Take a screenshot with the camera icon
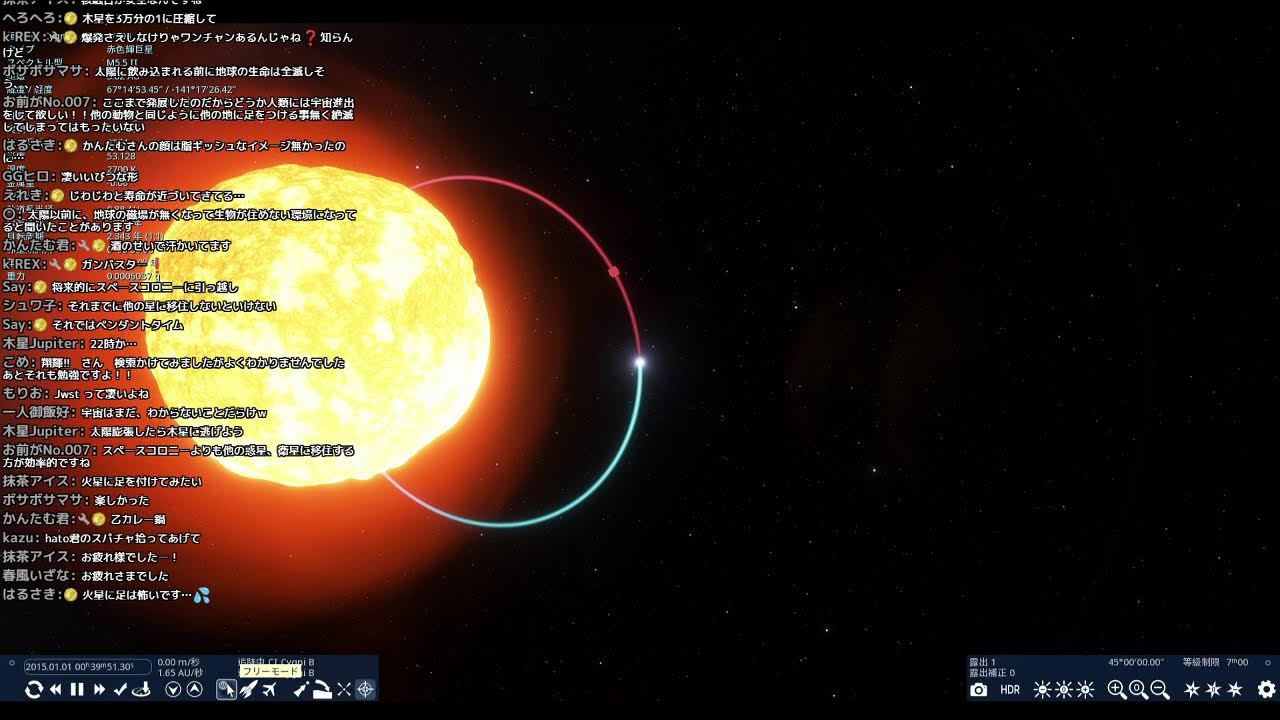 tap(979, 689)
